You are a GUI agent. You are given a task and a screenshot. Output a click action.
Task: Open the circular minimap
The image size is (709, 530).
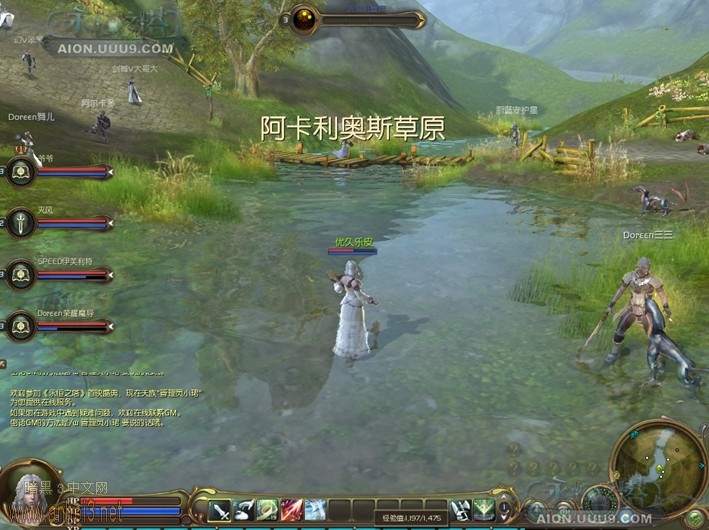(x=657, y=465)
